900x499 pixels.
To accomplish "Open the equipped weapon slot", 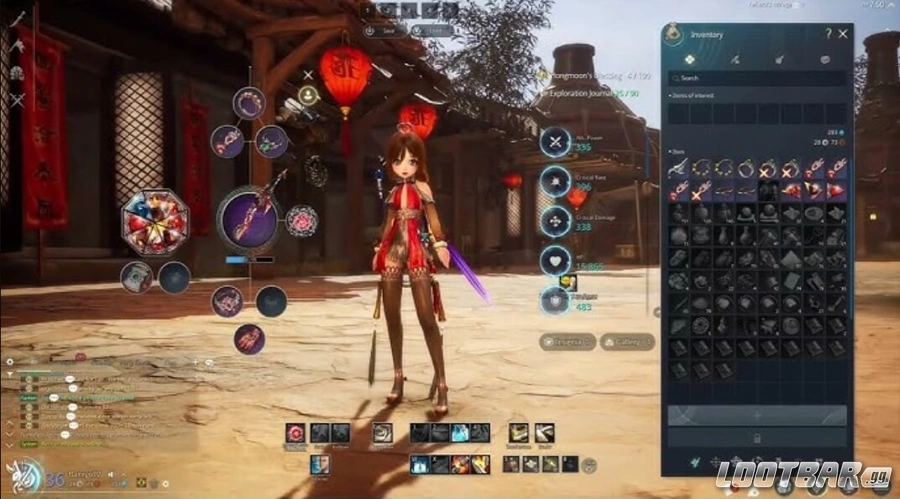I will tap(248, 217).
